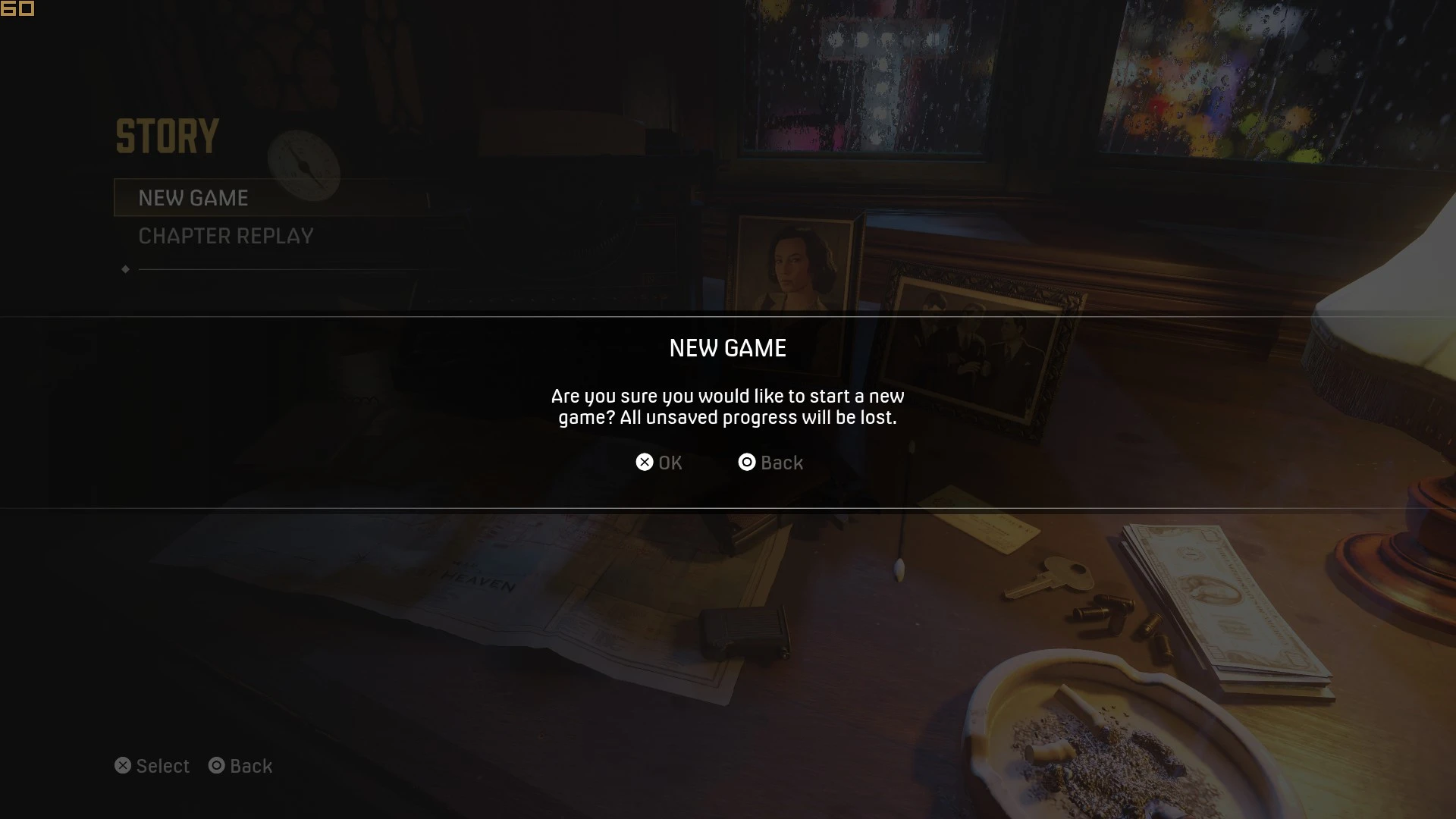Open CHAPTER REPLAY
The image size is (1456, 819).
click(225, 236)
